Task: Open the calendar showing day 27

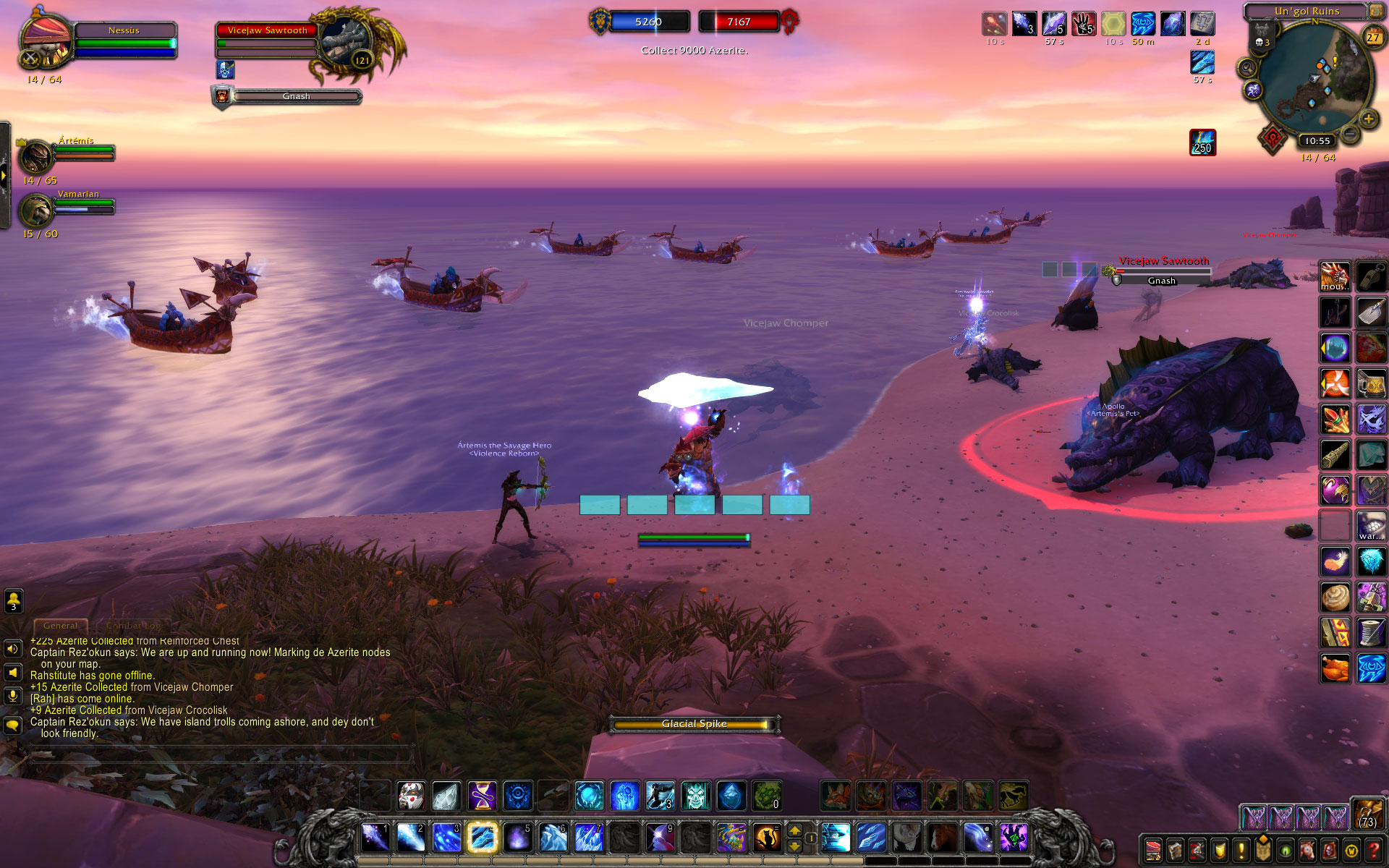Action: pyautogui.click(x=1372, y=38)
